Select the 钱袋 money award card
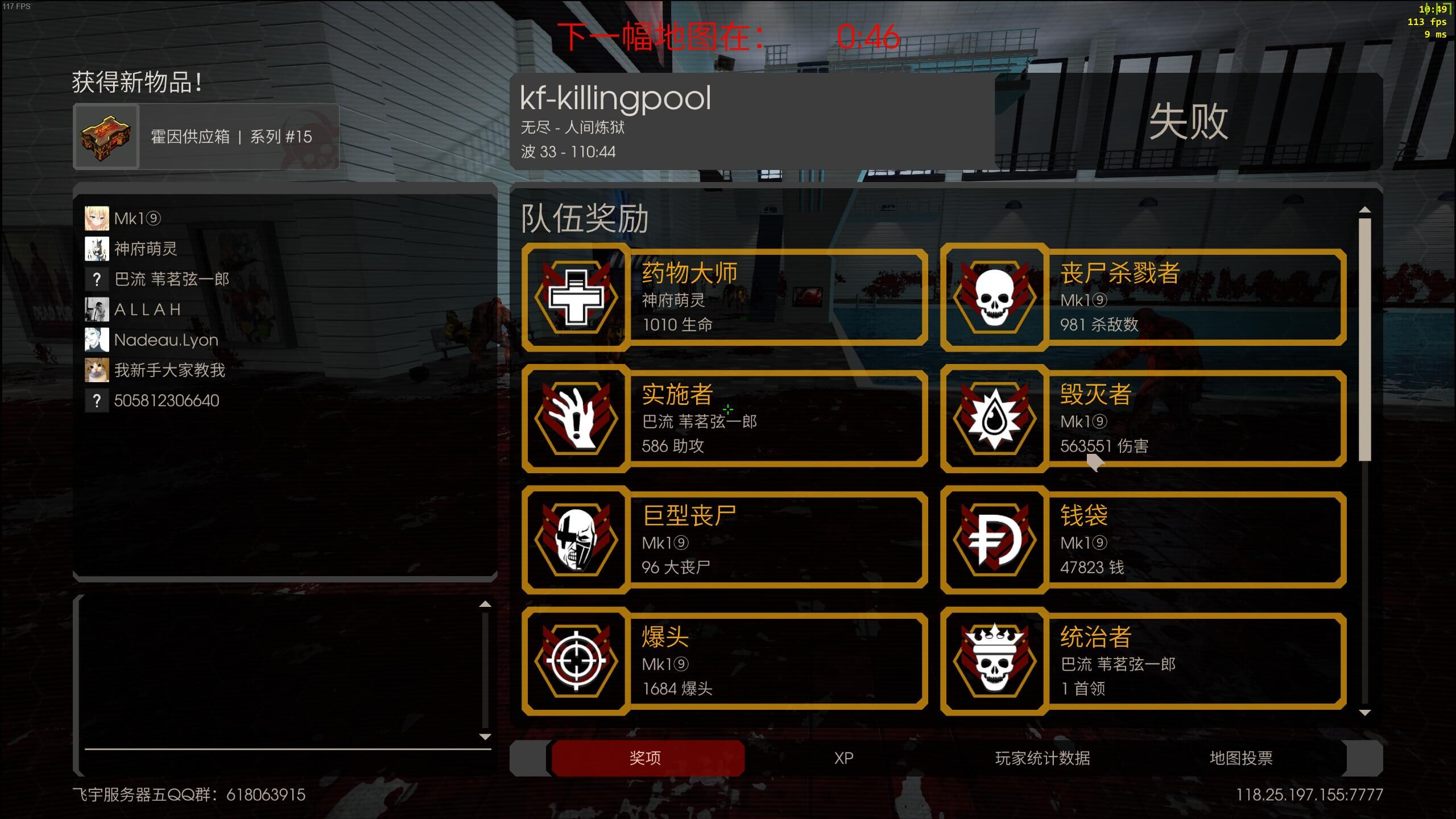 [x=1143, y=540]
